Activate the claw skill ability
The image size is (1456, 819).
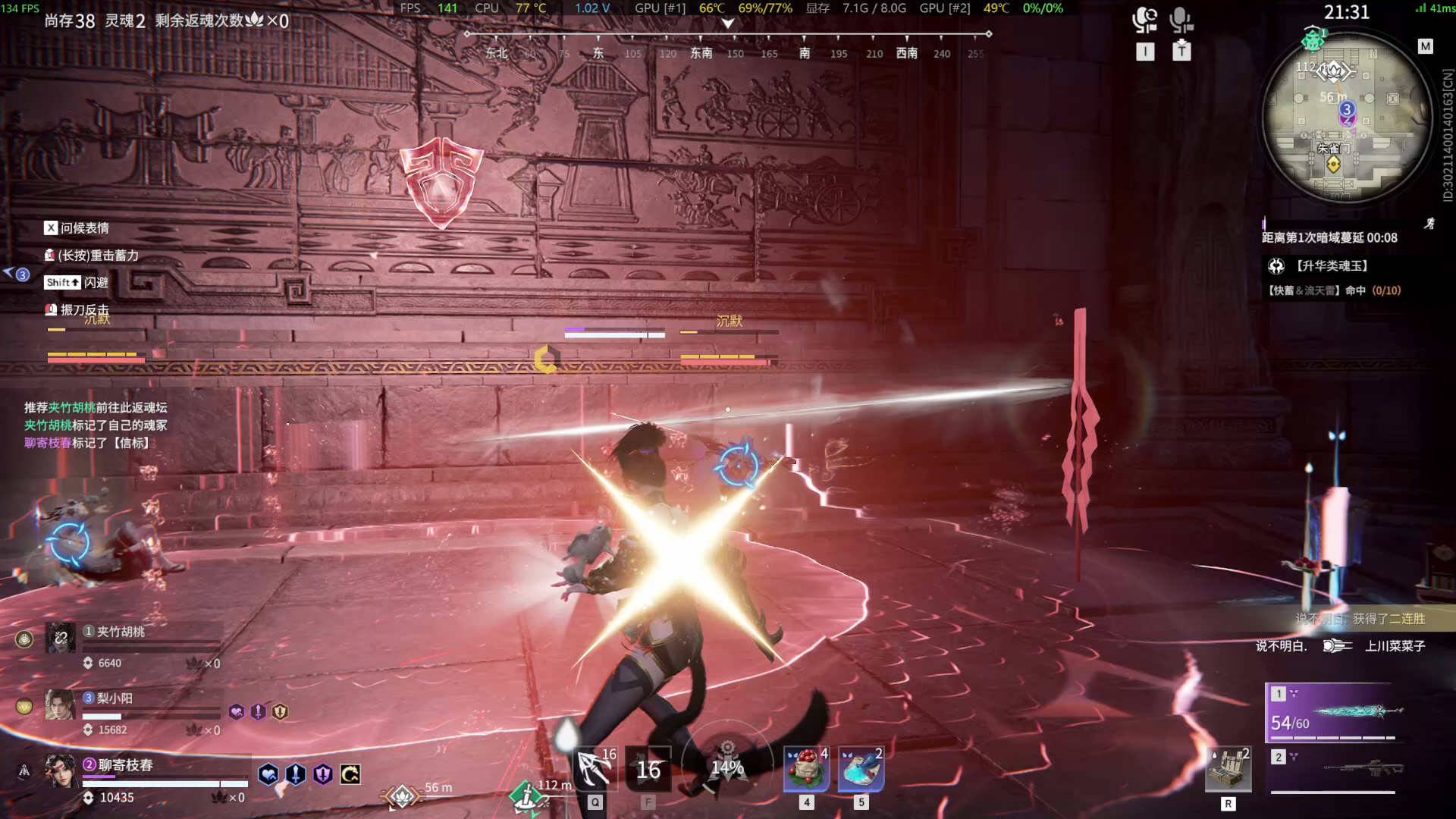[595, 769]
